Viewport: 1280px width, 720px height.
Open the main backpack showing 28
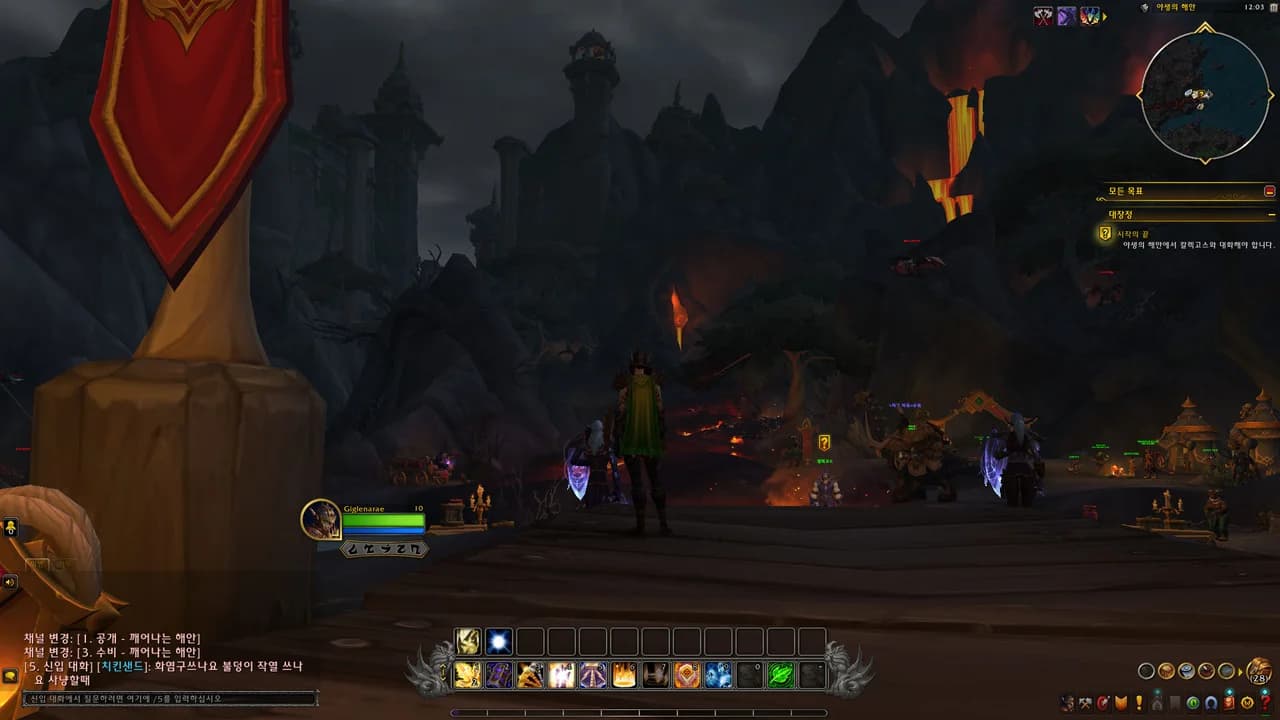[x=1259, y=671]
